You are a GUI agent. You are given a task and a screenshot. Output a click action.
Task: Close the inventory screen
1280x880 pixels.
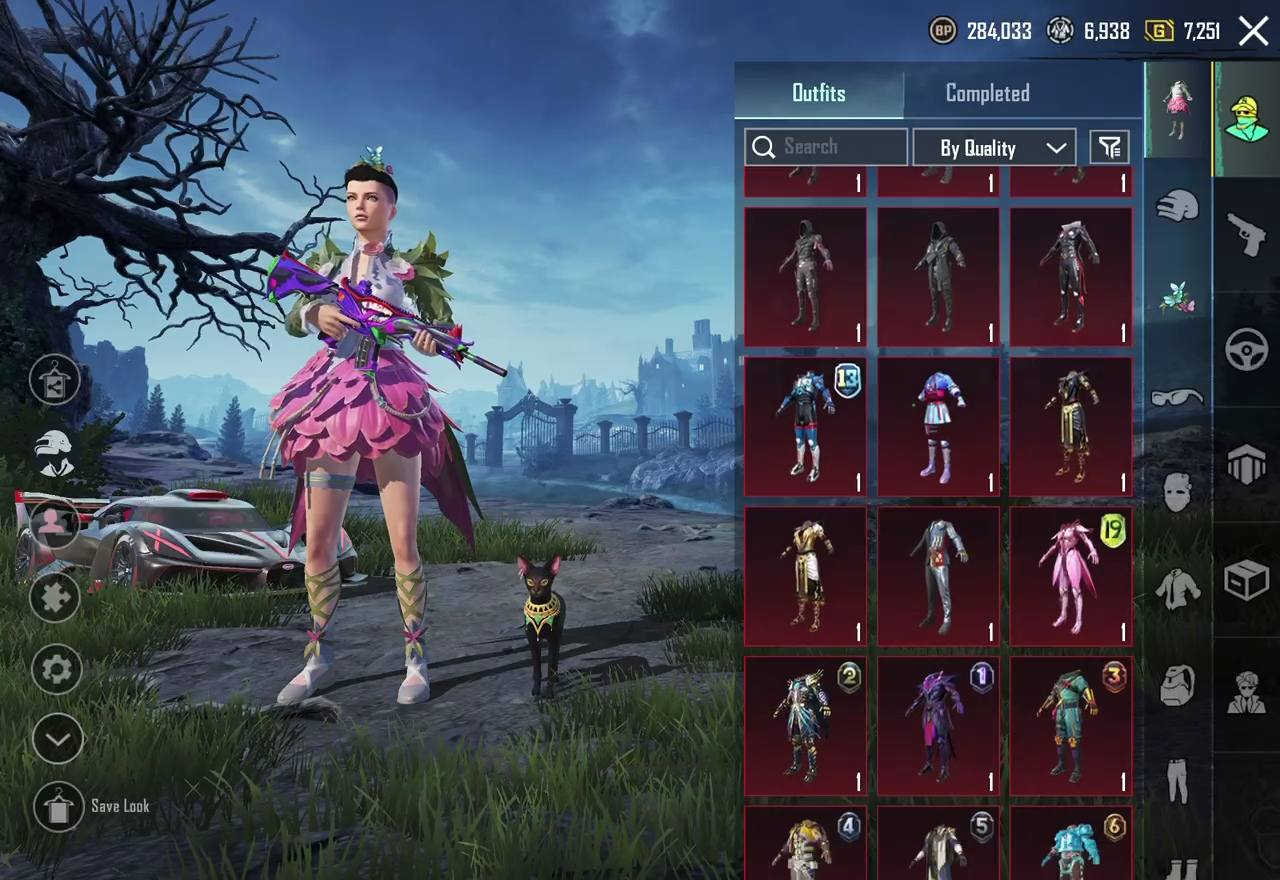tap(1253, 31)
